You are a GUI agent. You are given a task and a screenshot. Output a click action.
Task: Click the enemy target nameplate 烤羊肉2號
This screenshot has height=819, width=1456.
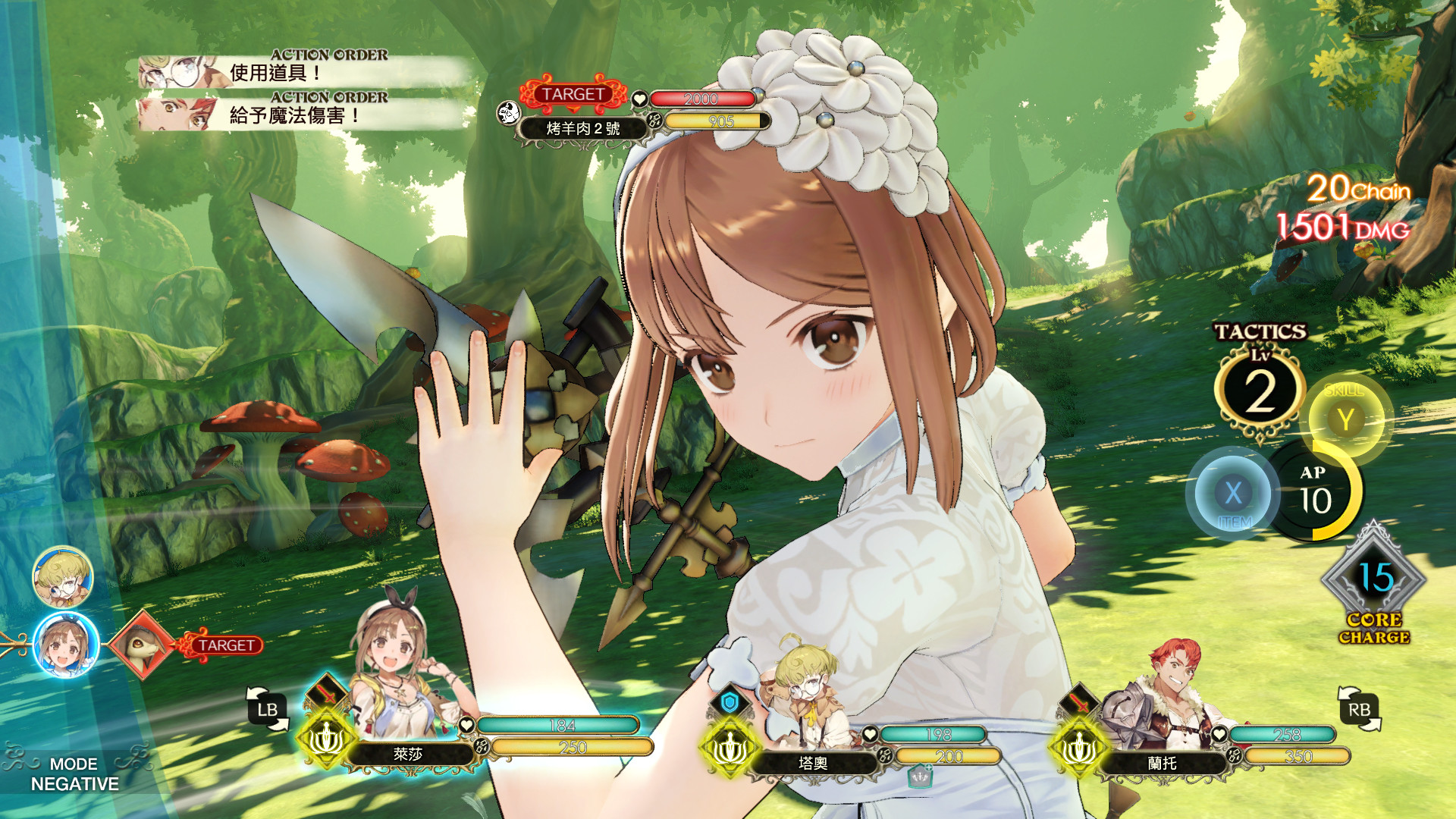click(582, 128)
